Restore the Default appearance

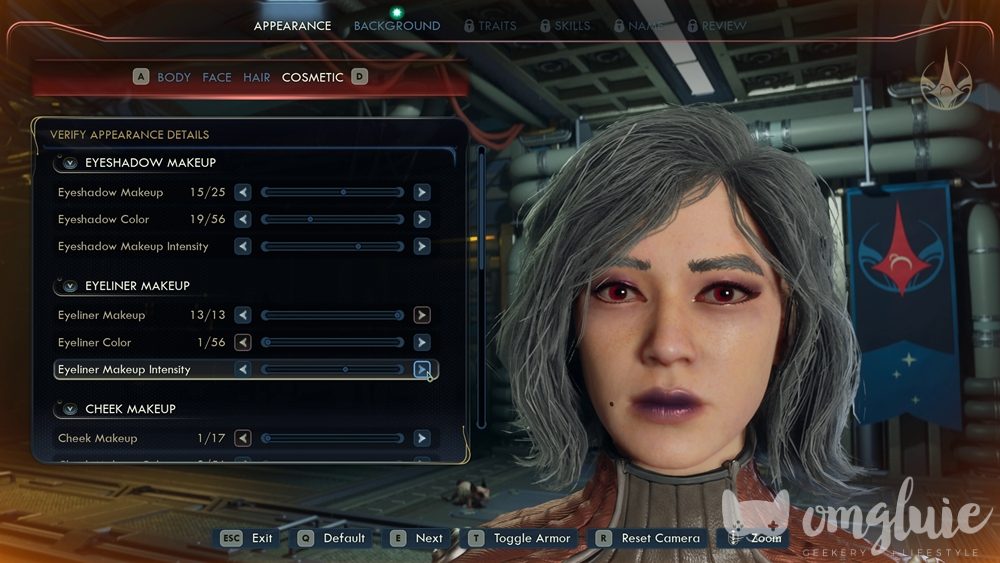tap(333, 538)
